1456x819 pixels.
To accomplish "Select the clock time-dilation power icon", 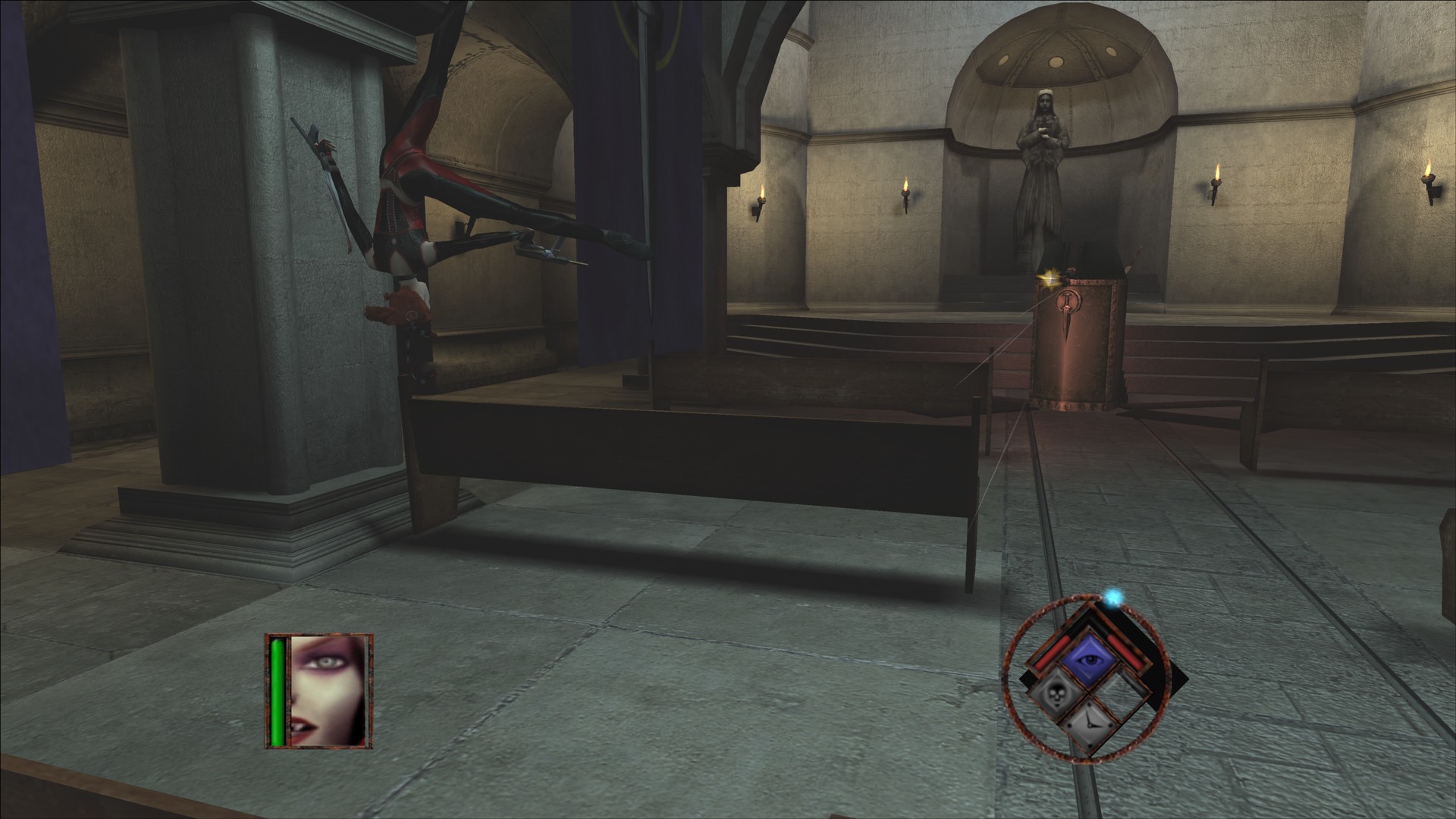I will pos(1090,723).
